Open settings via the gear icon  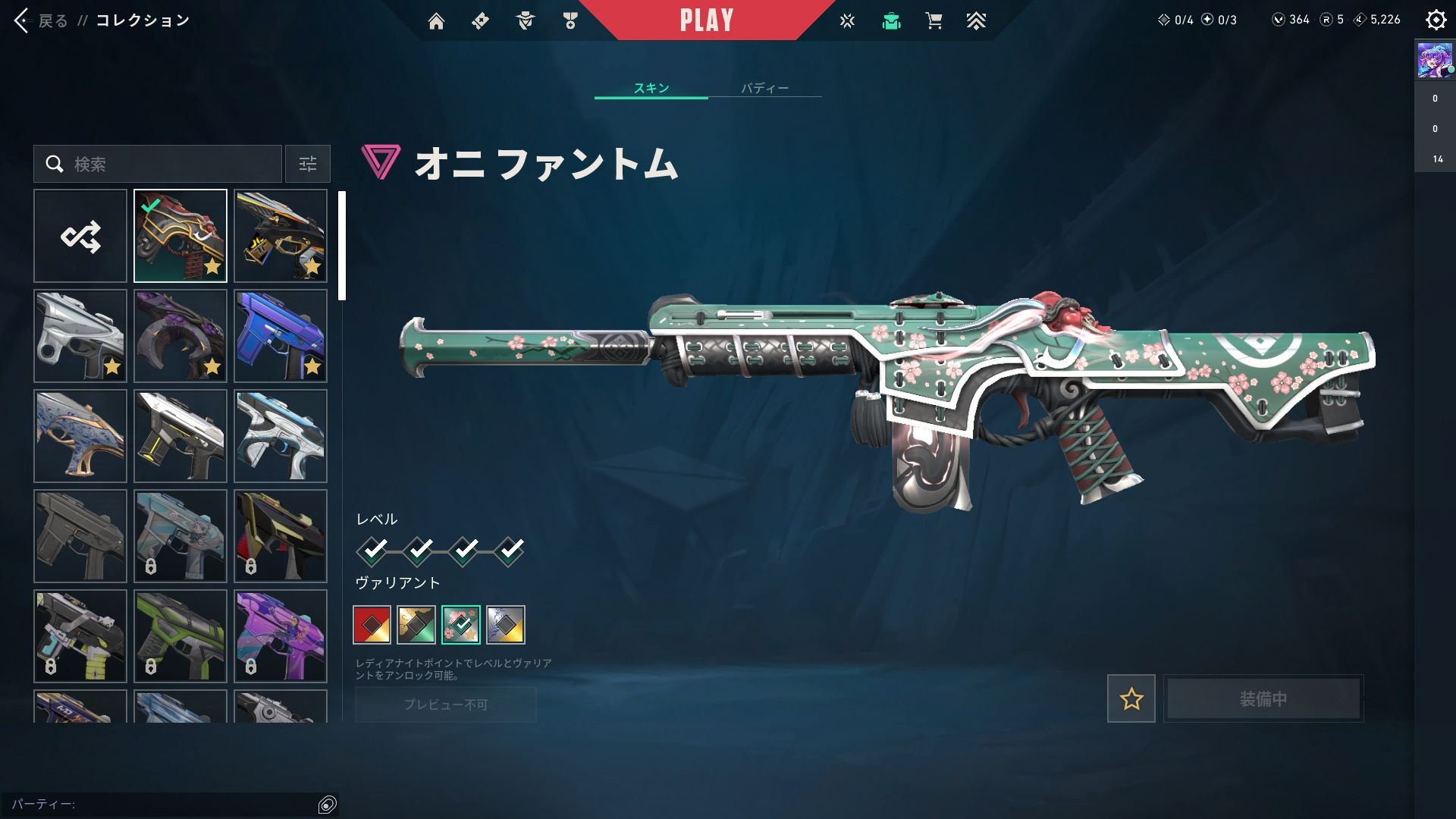[1436, 20]
